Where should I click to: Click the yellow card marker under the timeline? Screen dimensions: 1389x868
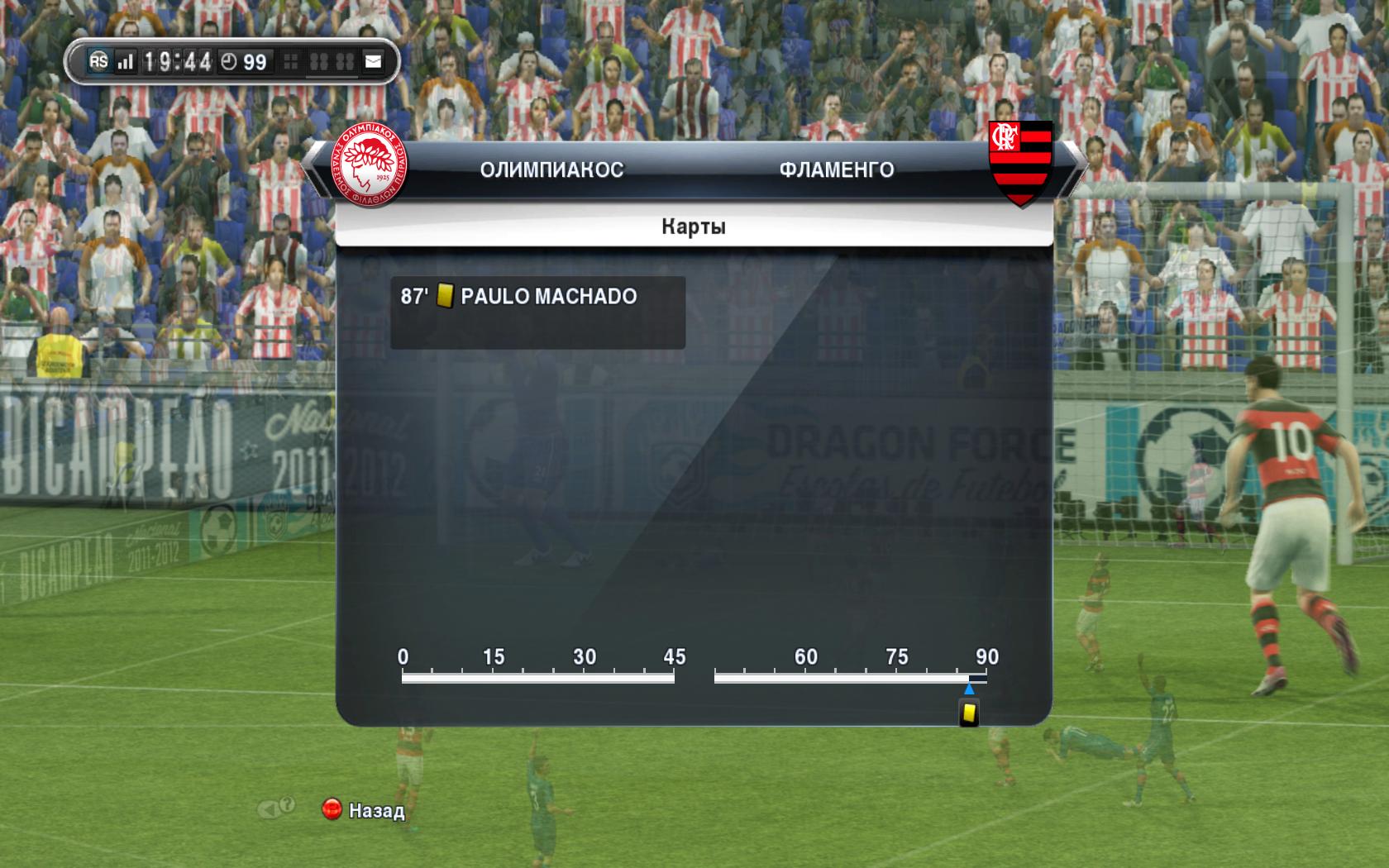click(969, 713)
